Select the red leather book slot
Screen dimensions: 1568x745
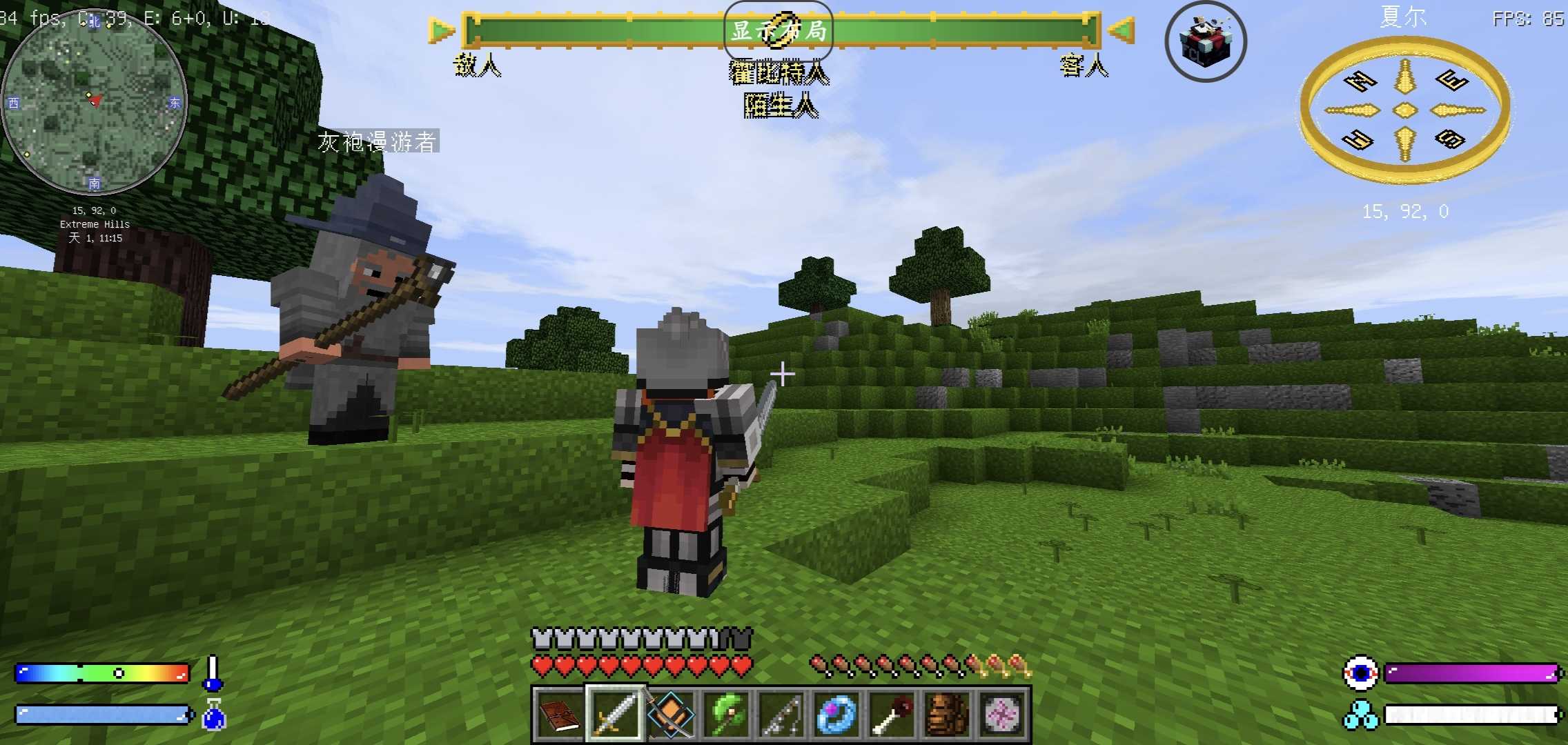[559, 714]
